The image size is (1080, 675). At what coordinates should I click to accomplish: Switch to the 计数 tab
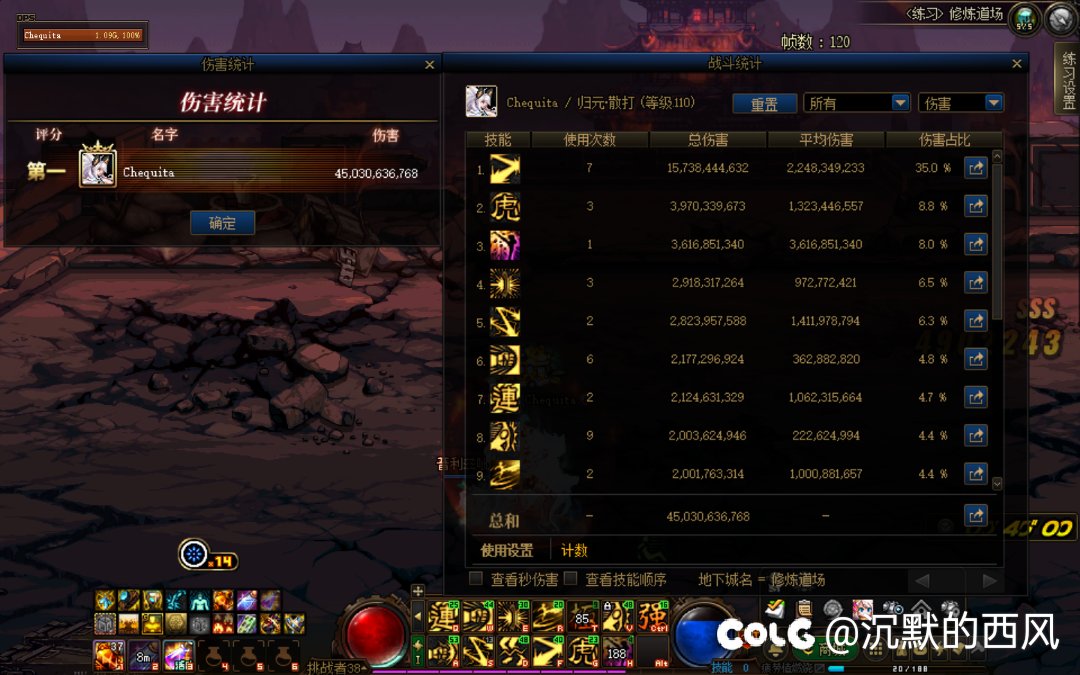pyautogui.click(x=574, y=550)
